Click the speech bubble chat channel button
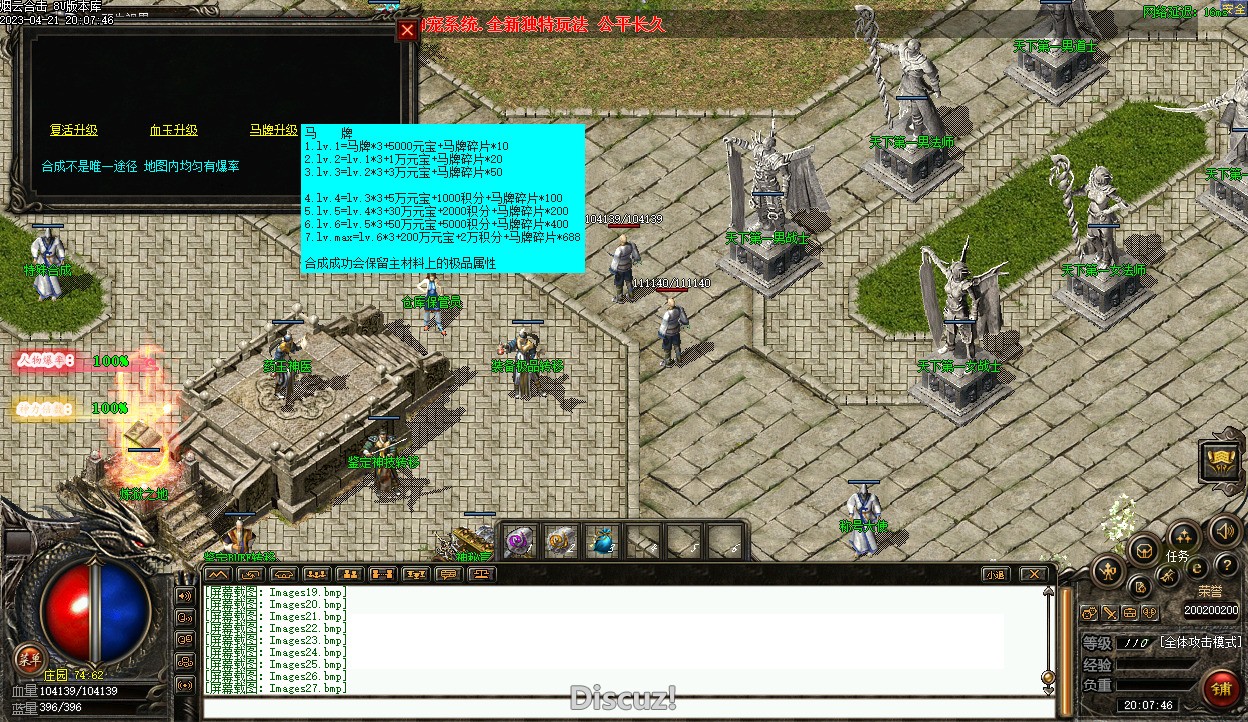The width and height of the screenshot is (1248, 722). point(449,574)
